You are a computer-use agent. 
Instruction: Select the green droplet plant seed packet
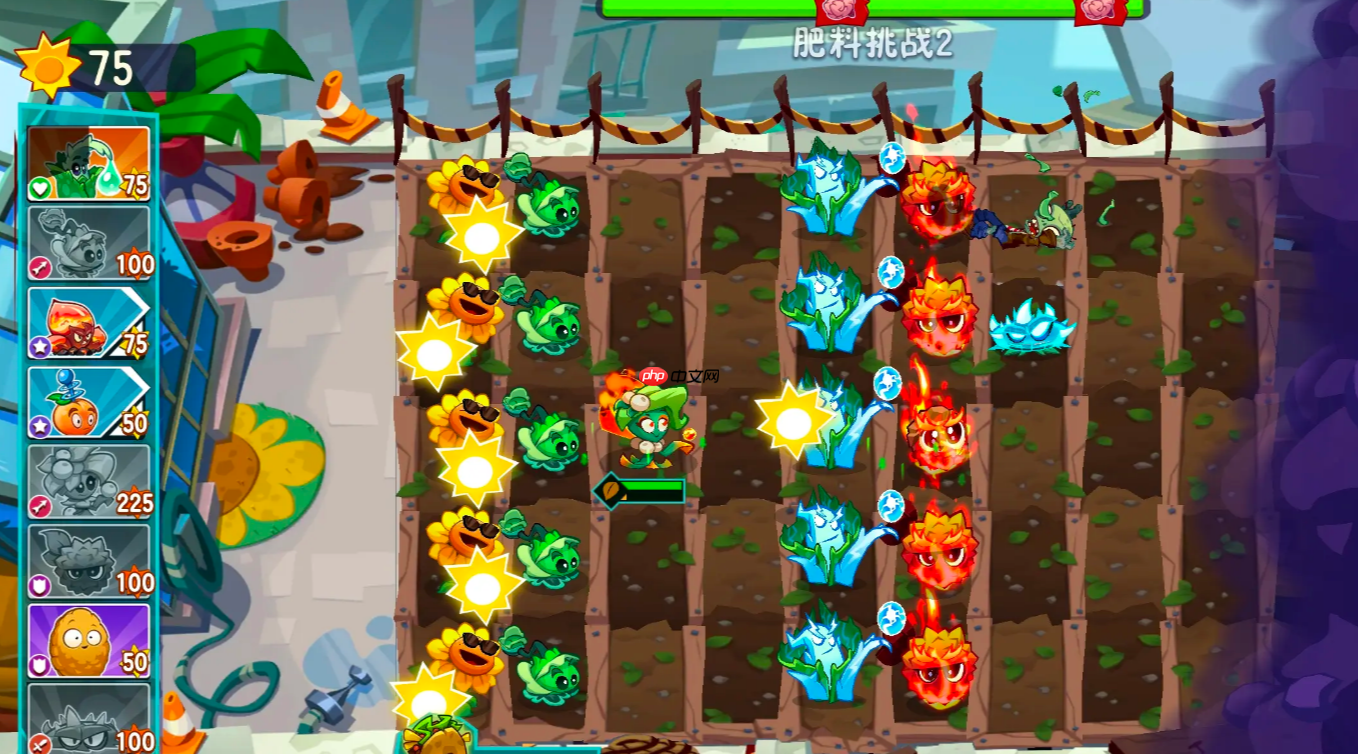[x=88, y=164]
